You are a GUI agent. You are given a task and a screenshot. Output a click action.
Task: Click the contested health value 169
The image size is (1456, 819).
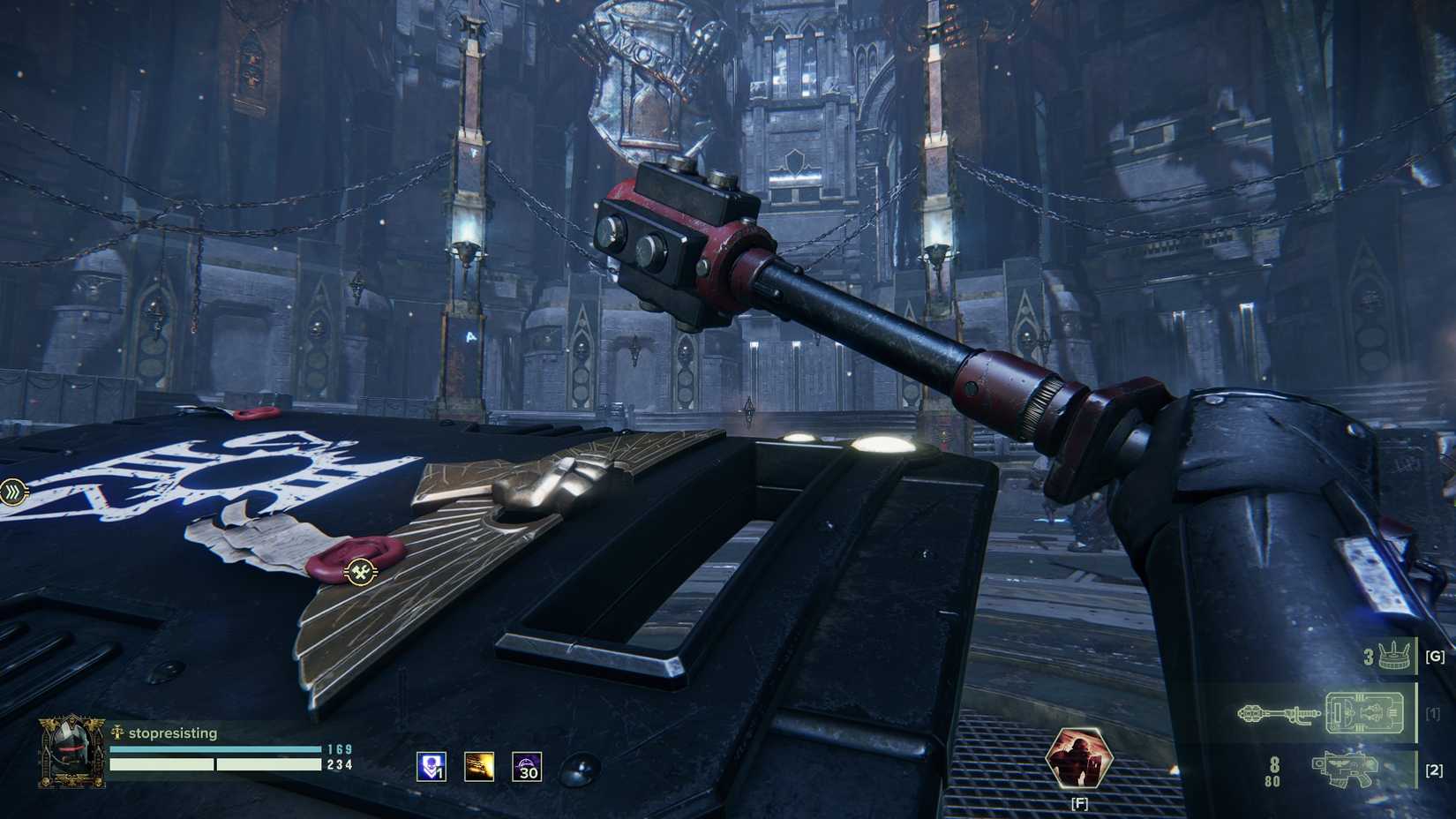[x=341, y=748]
